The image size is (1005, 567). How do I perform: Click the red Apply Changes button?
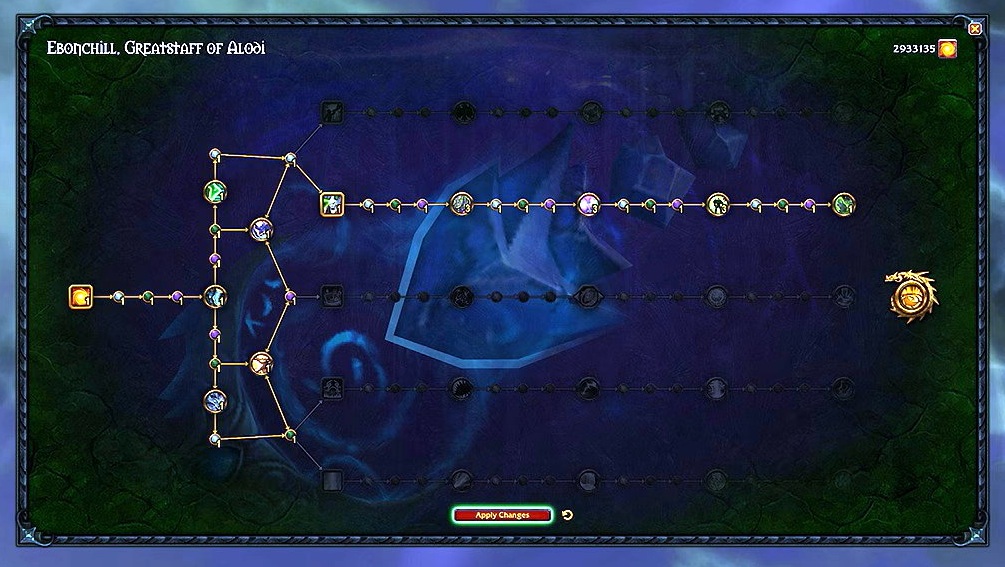coord(502,515)
